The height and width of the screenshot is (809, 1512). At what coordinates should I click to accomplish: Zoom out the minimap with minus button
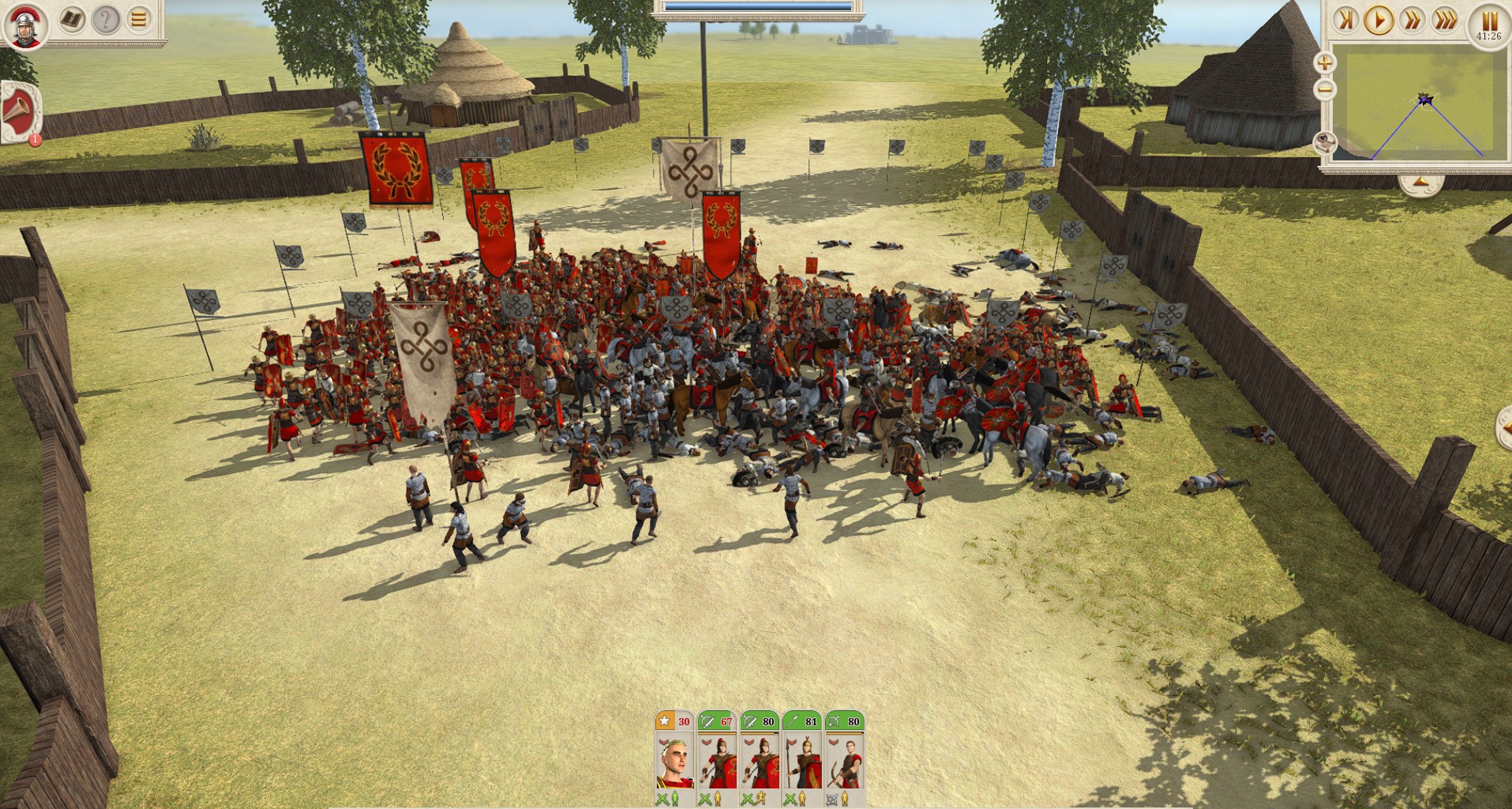tap(1325, 89)
